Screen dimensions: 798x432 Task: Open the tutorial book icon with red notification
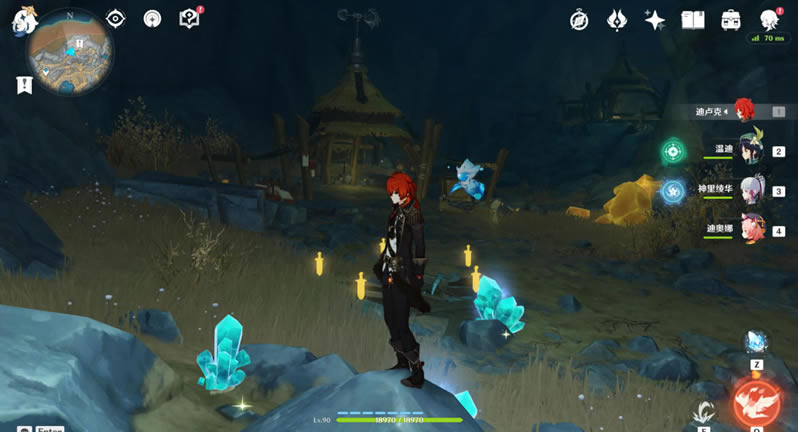[x=189, y=18]
